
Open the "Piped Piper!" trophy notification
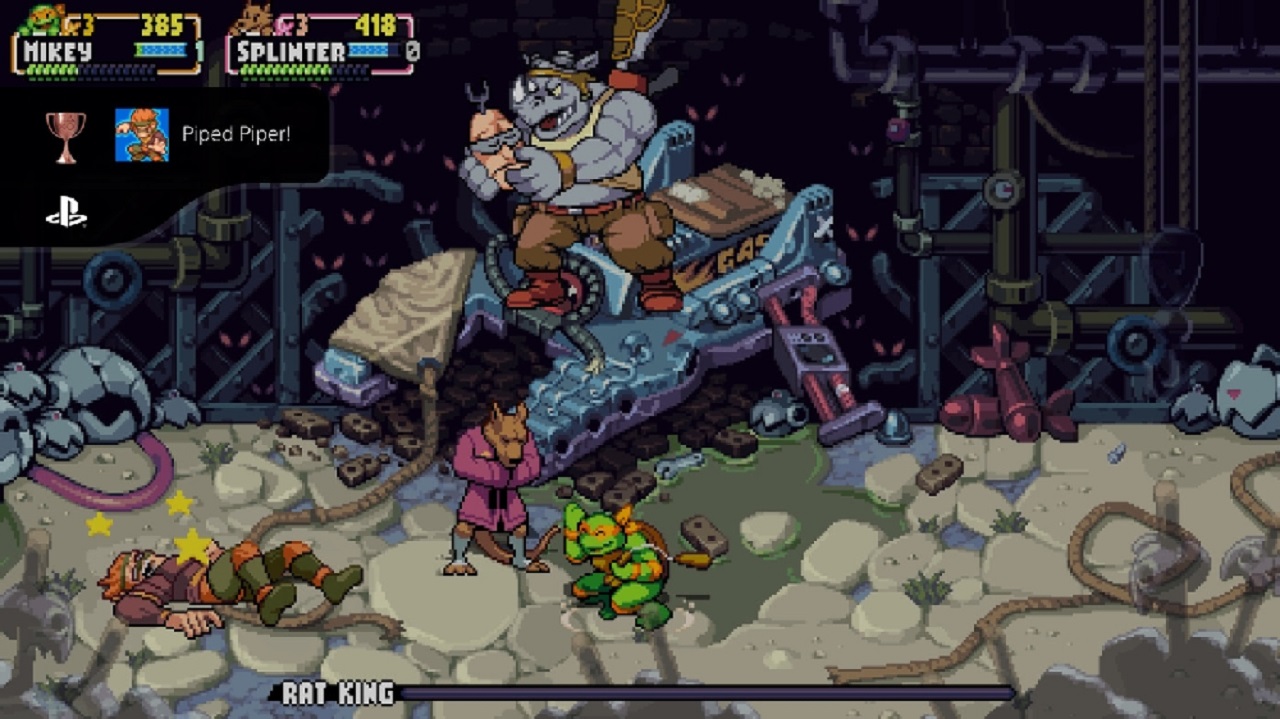(236, 134)
